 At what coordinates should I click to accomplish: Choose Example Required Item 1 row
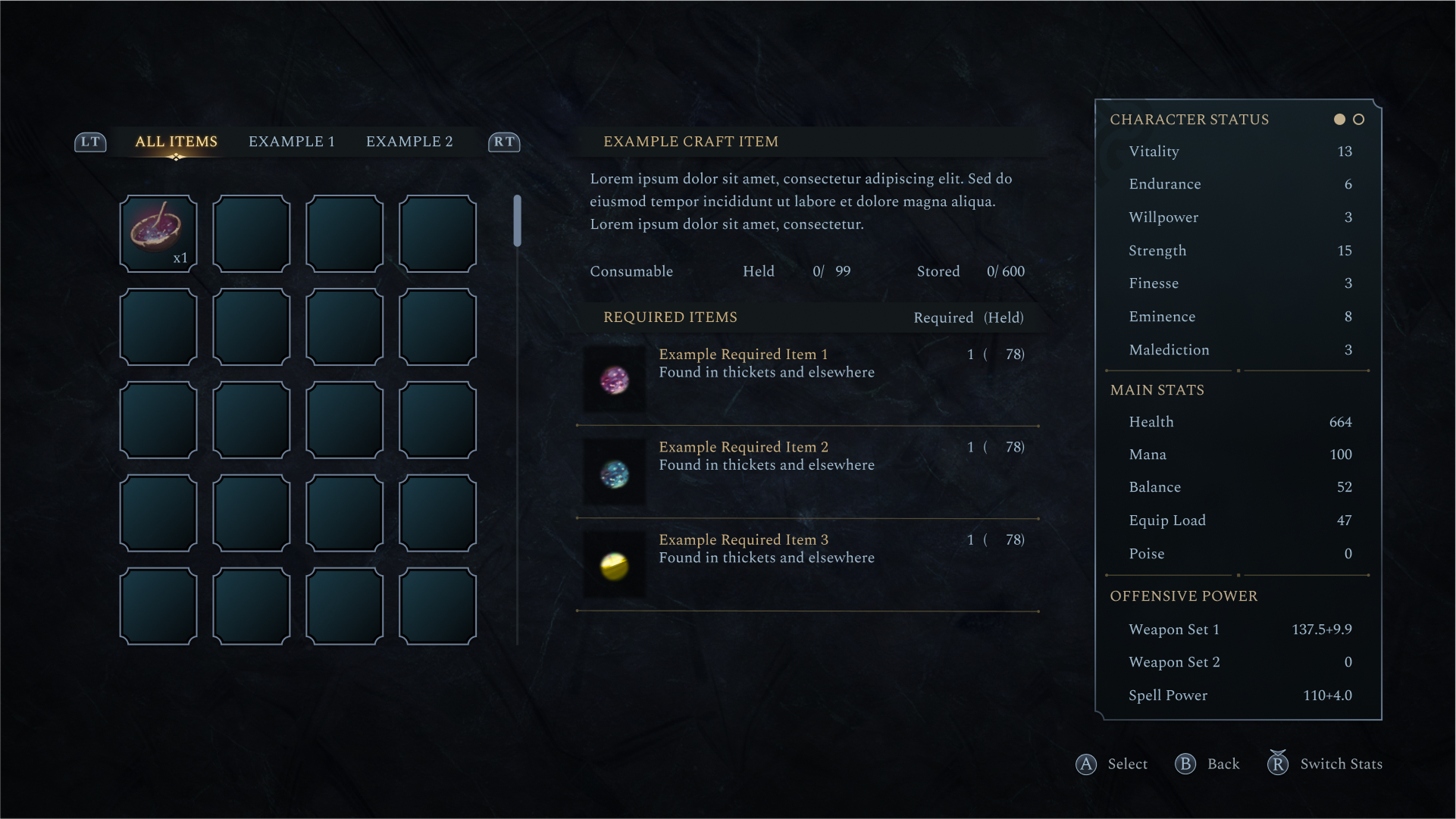pyautogui.click(x=806, y=379)
